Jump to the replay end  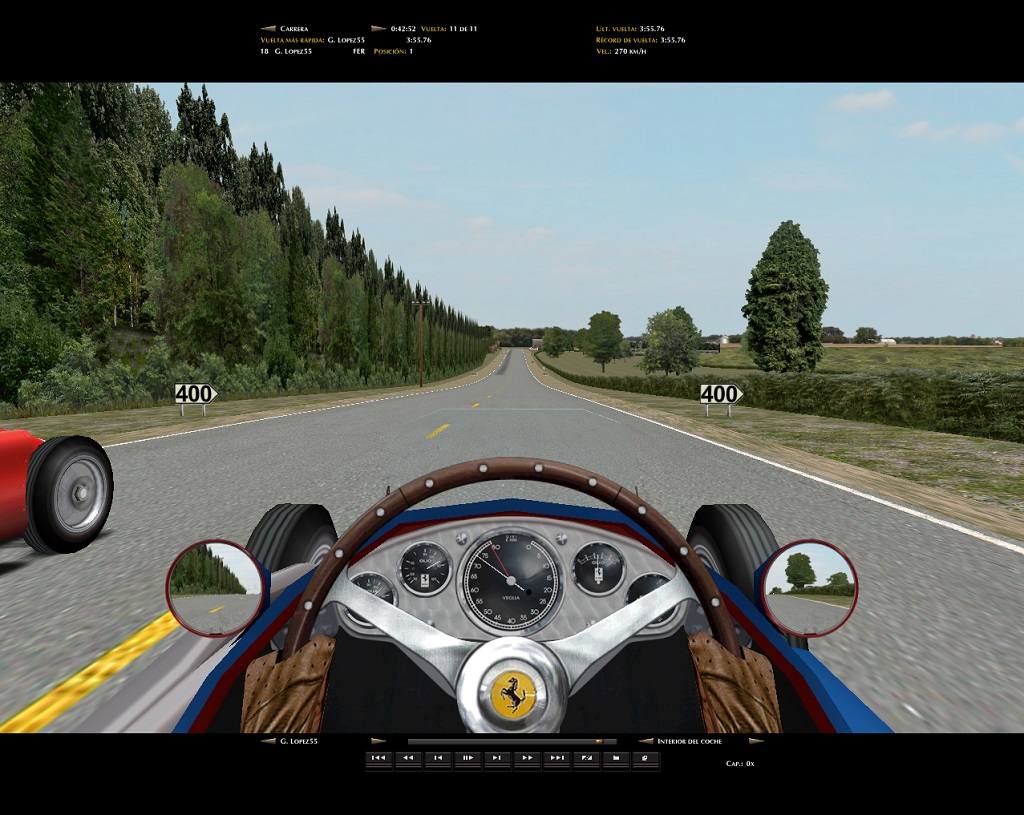[557, 759]
